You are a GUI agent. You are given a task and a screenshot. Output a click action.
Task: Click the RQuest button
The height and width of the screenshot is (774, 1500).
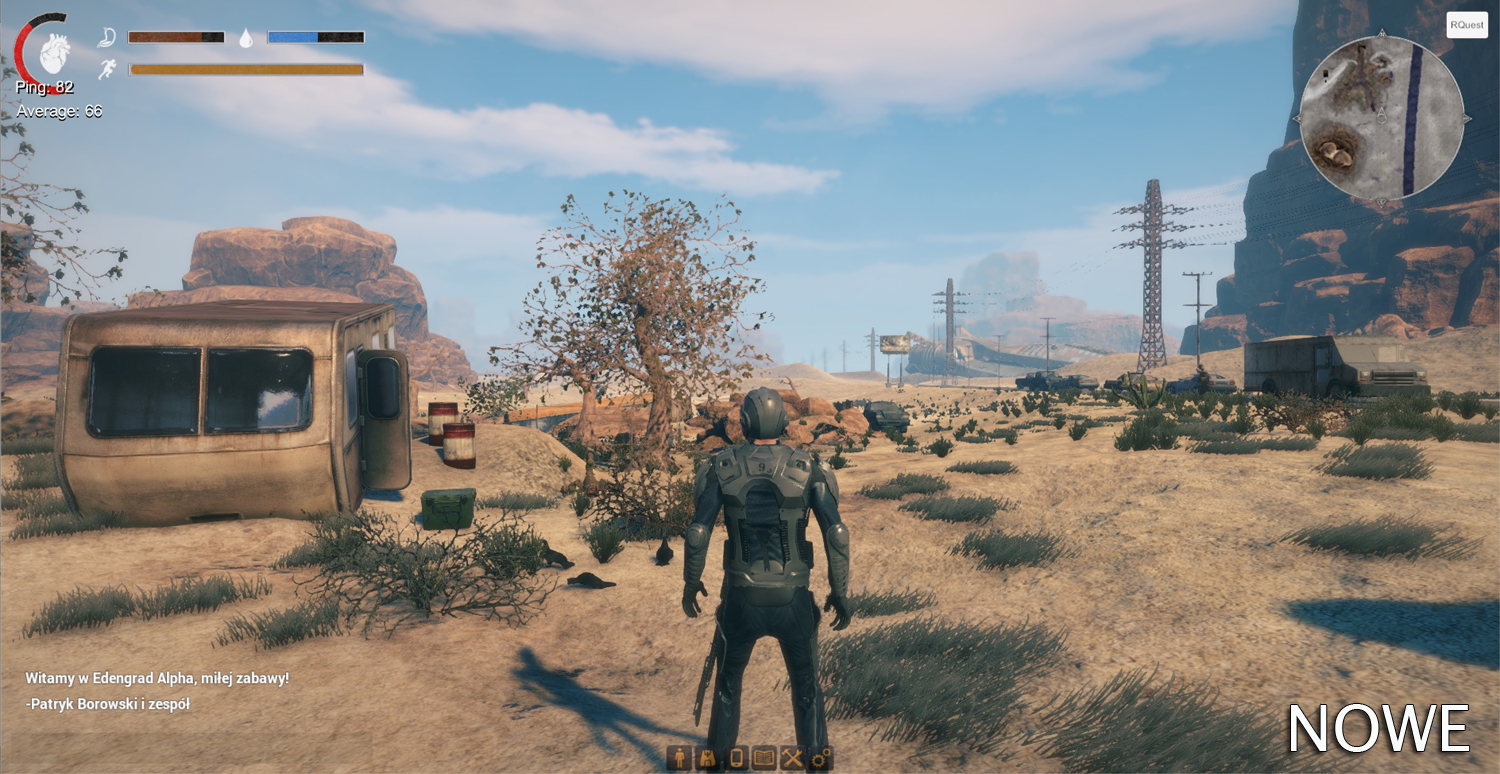pyautogui.click(x=1467, y=25)
